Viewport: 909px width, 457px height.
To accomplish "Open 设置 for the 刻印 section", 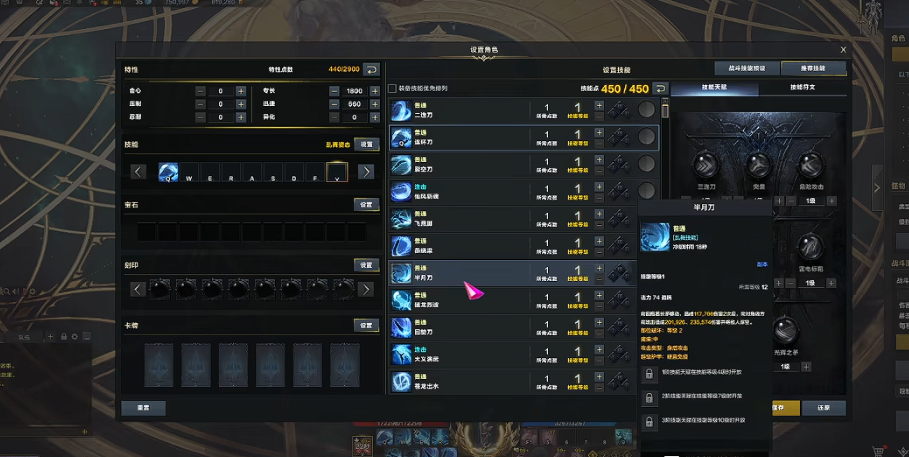I will [366, 265].
